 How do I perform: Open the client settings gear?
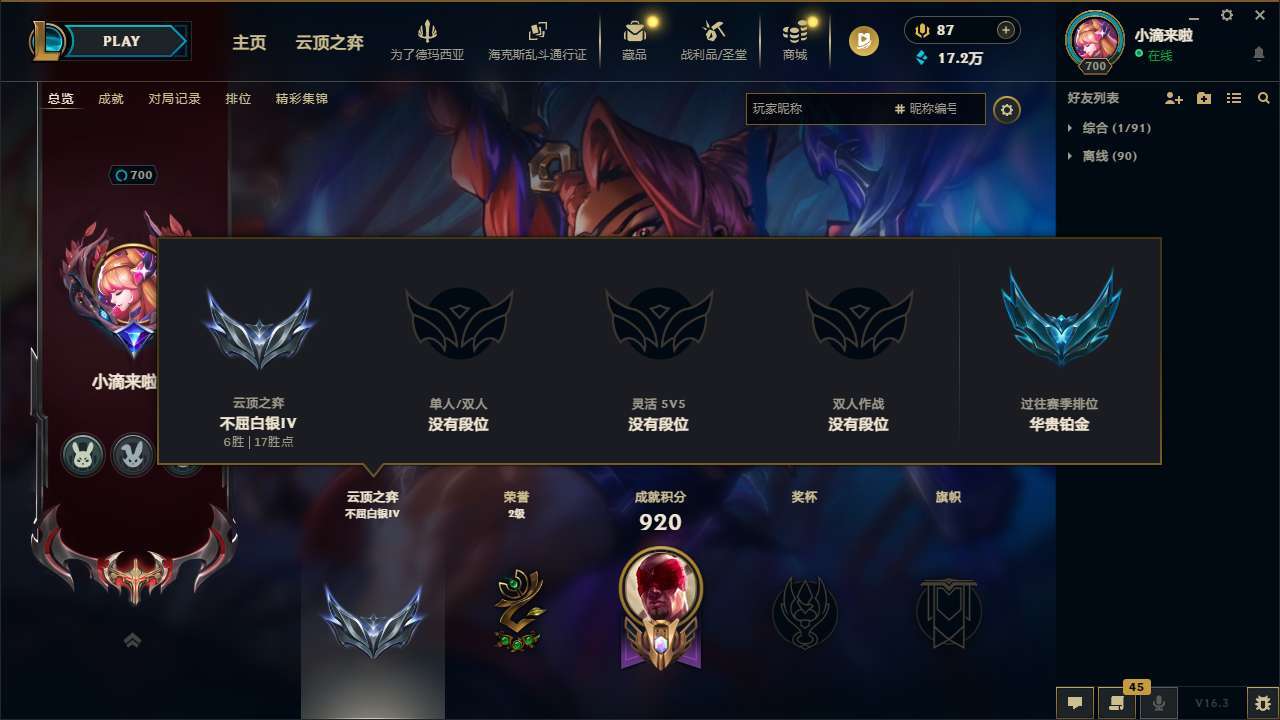[x=1226, y=16]
